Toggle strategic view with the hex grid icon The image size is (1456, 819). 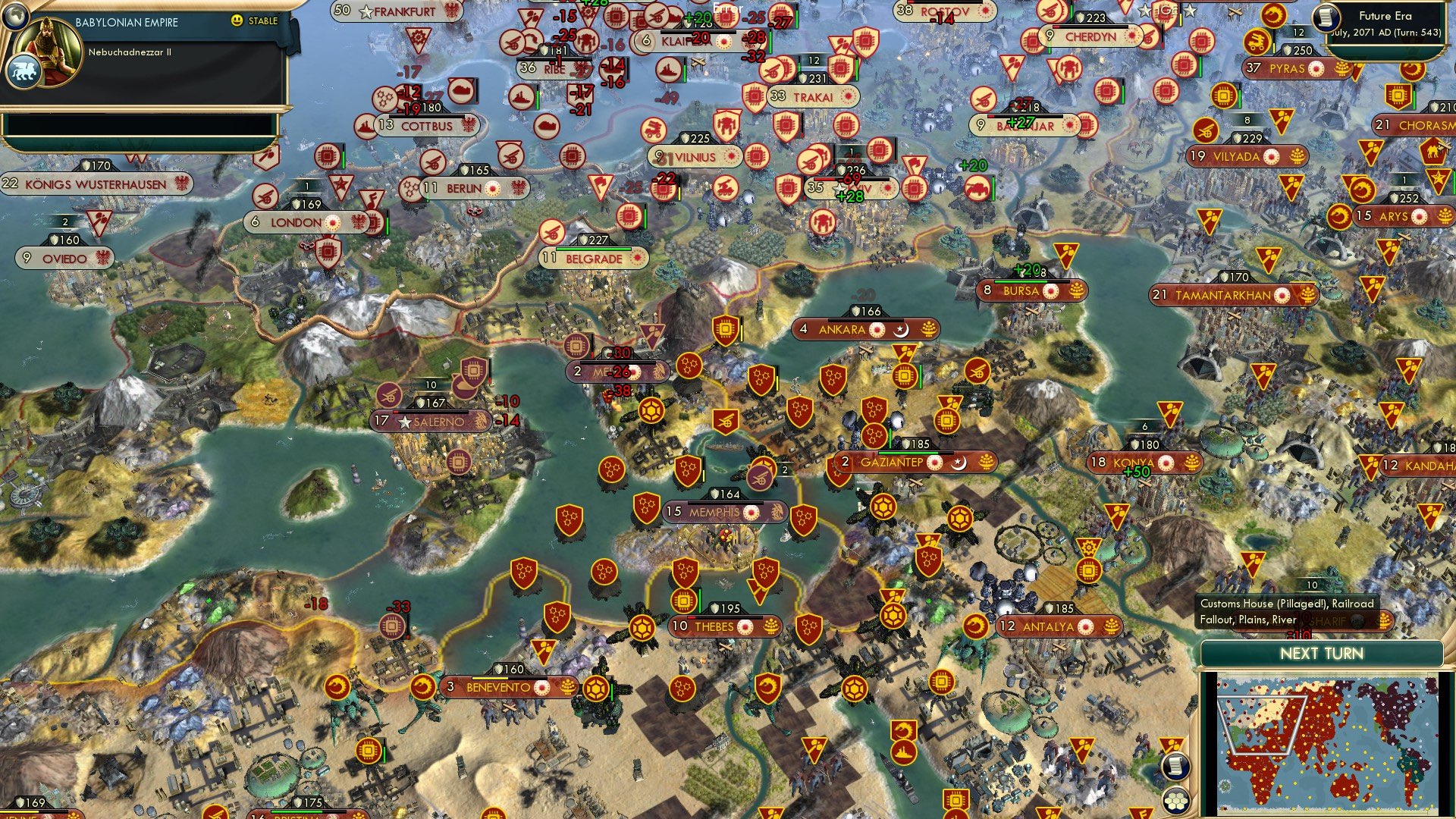[x=1175, y=800]
